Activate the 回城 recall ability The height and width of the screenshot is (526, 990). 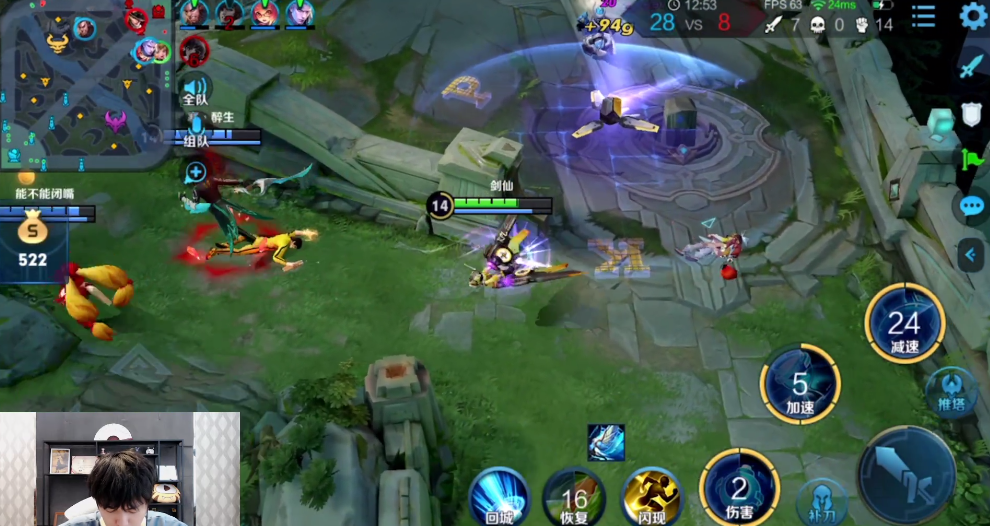coord(498,495)
